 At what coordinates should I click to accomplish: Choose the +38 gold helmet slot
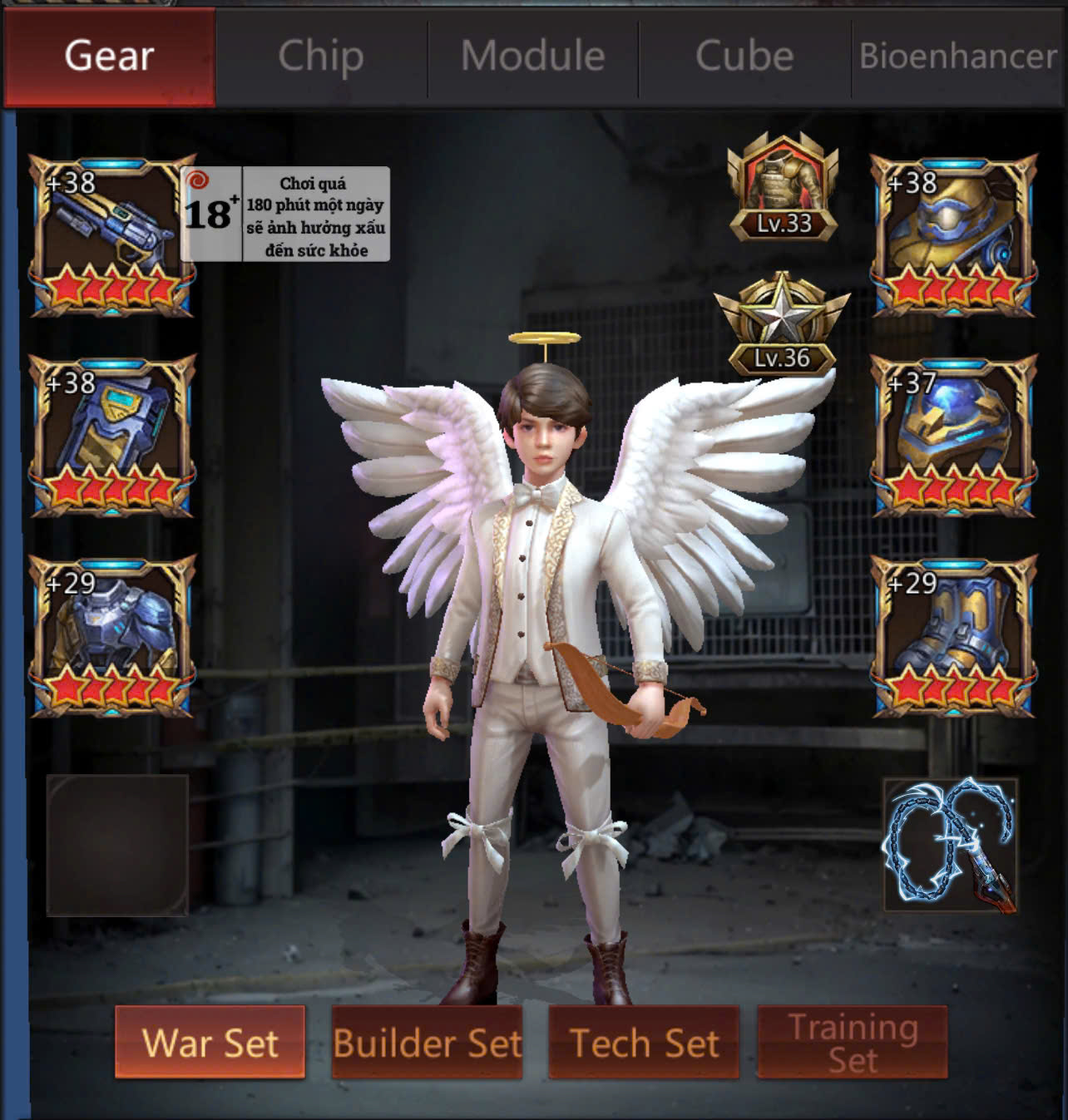click(953, 235)
